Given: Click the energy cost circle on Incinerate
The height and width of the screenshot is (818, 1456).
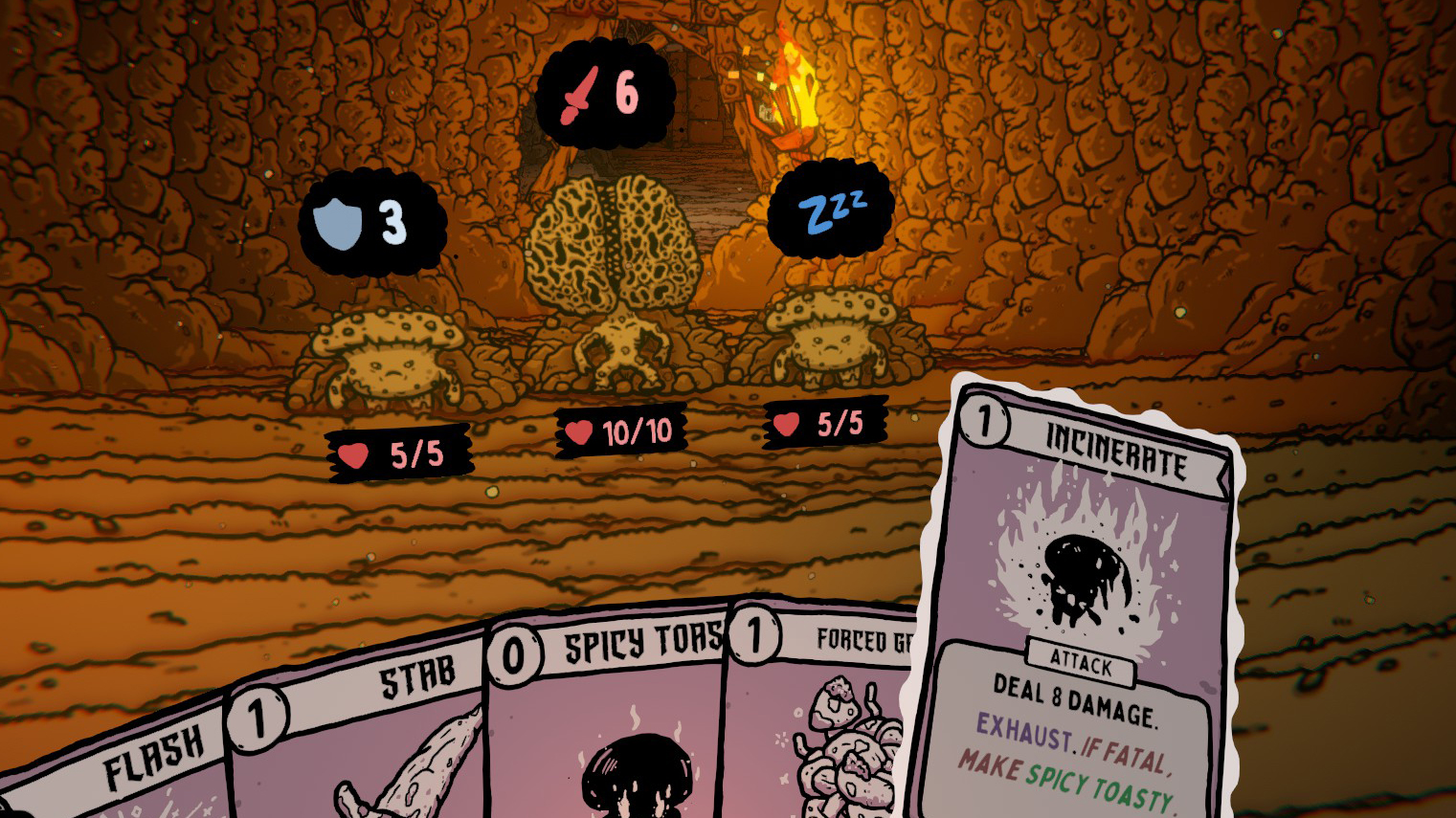Looking at the screenshot, I should (x=986, y=421).
